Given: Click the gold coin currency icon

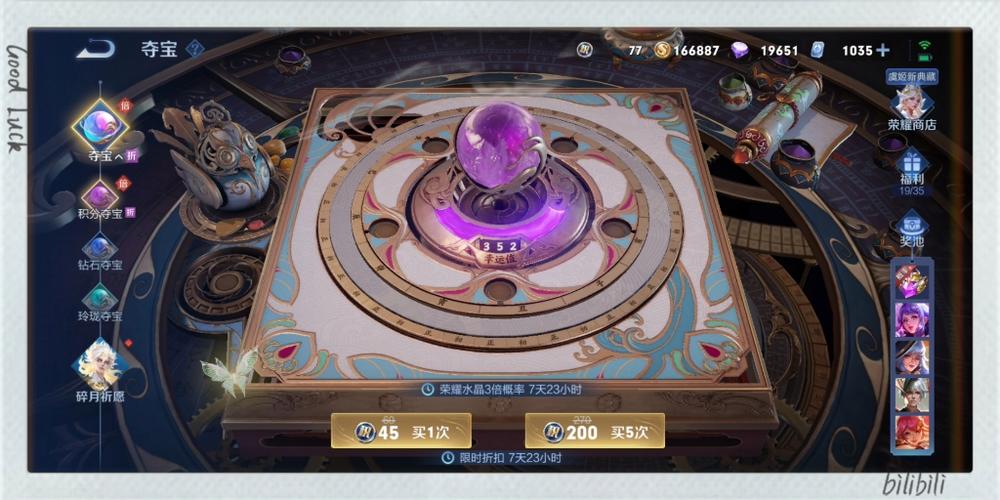Looking at the screenshot, I should [x=661, y=50].
